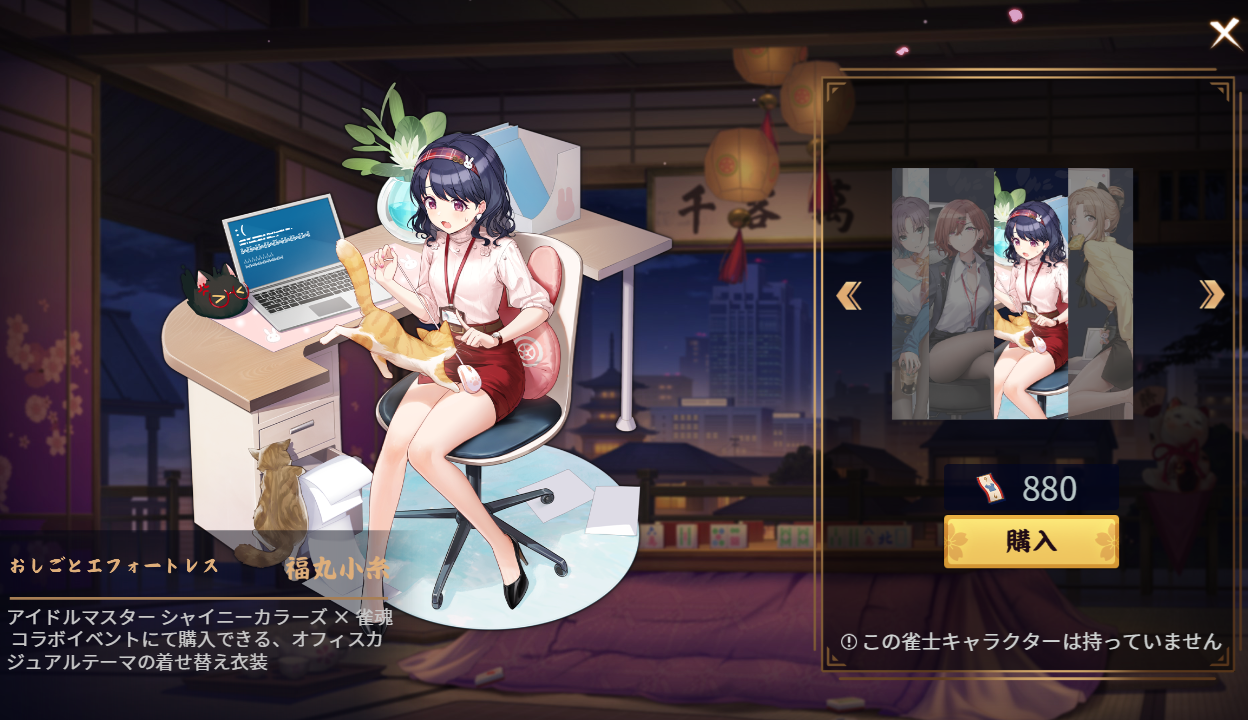The height and width of the screenshot is (720, 1248).
Task: Select the purple-haired character thumbnail
Action: [910, 294]
